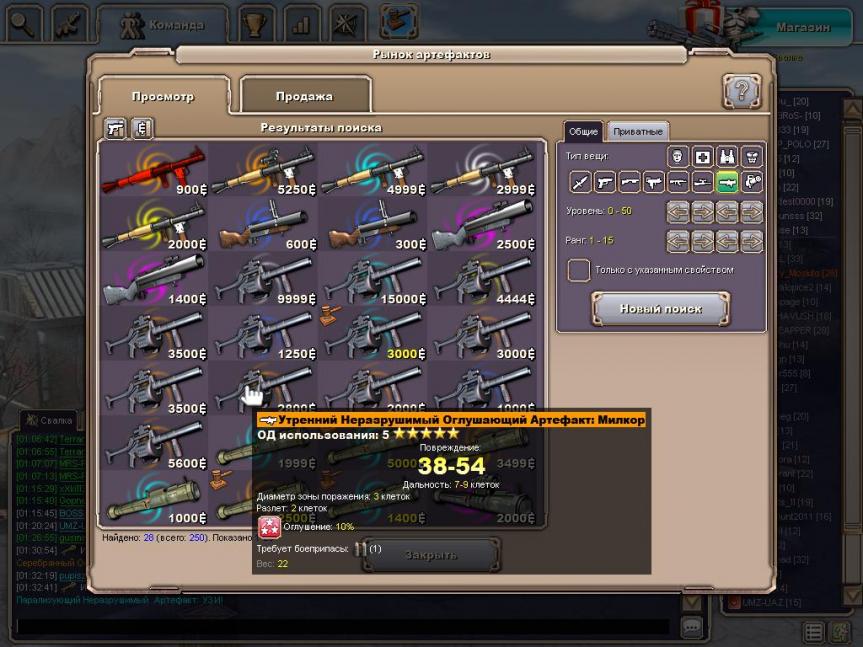Open the Магазин shop button
The height and width of the screenshot is (647, 863).
click(x=803, y=27)
